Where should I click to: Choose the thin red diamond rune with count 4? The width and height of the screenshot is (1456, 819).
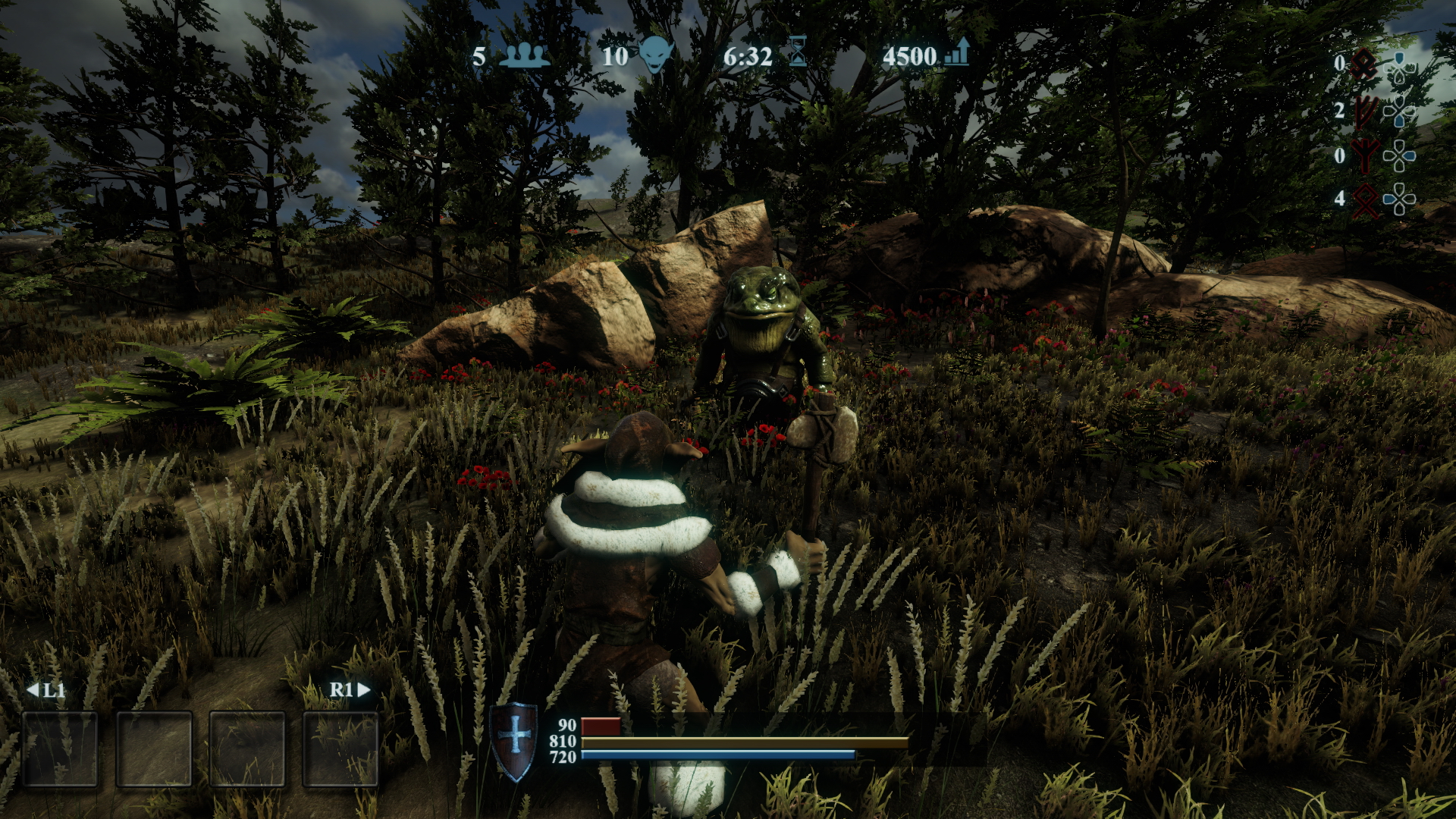[x=1366, y=200]
